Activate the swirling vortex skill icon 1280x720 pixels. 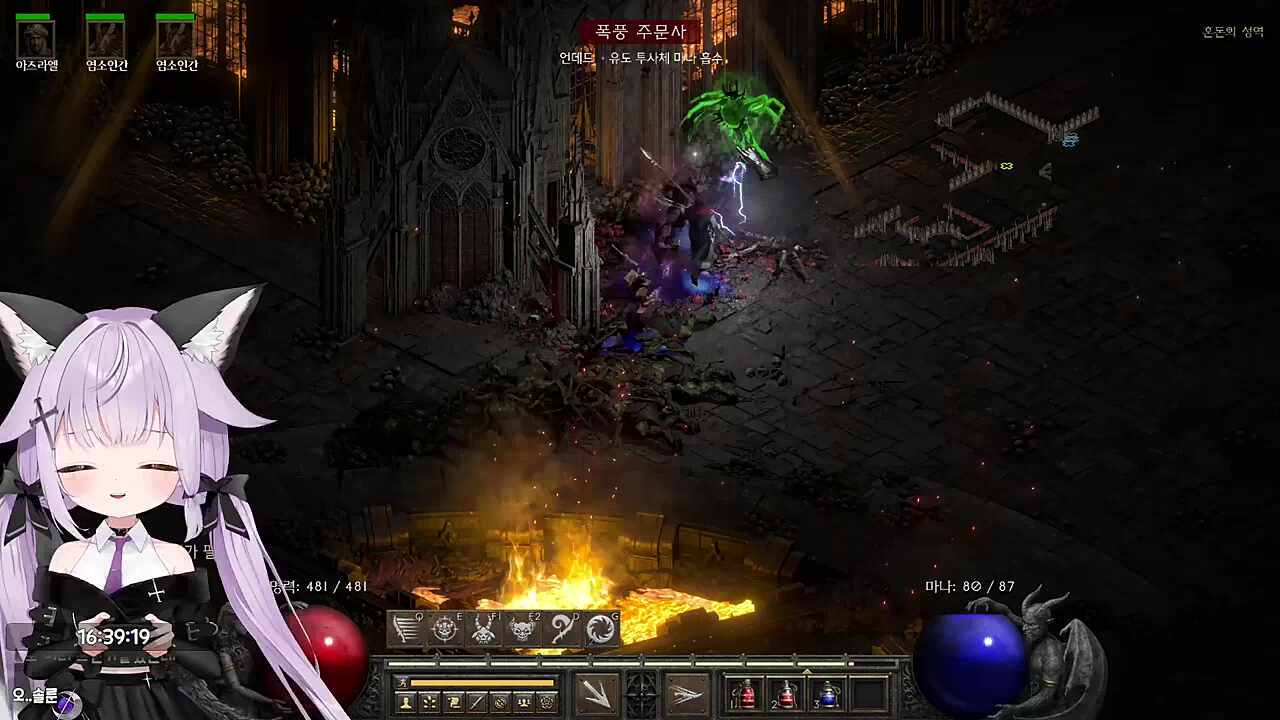coord(600,629)
